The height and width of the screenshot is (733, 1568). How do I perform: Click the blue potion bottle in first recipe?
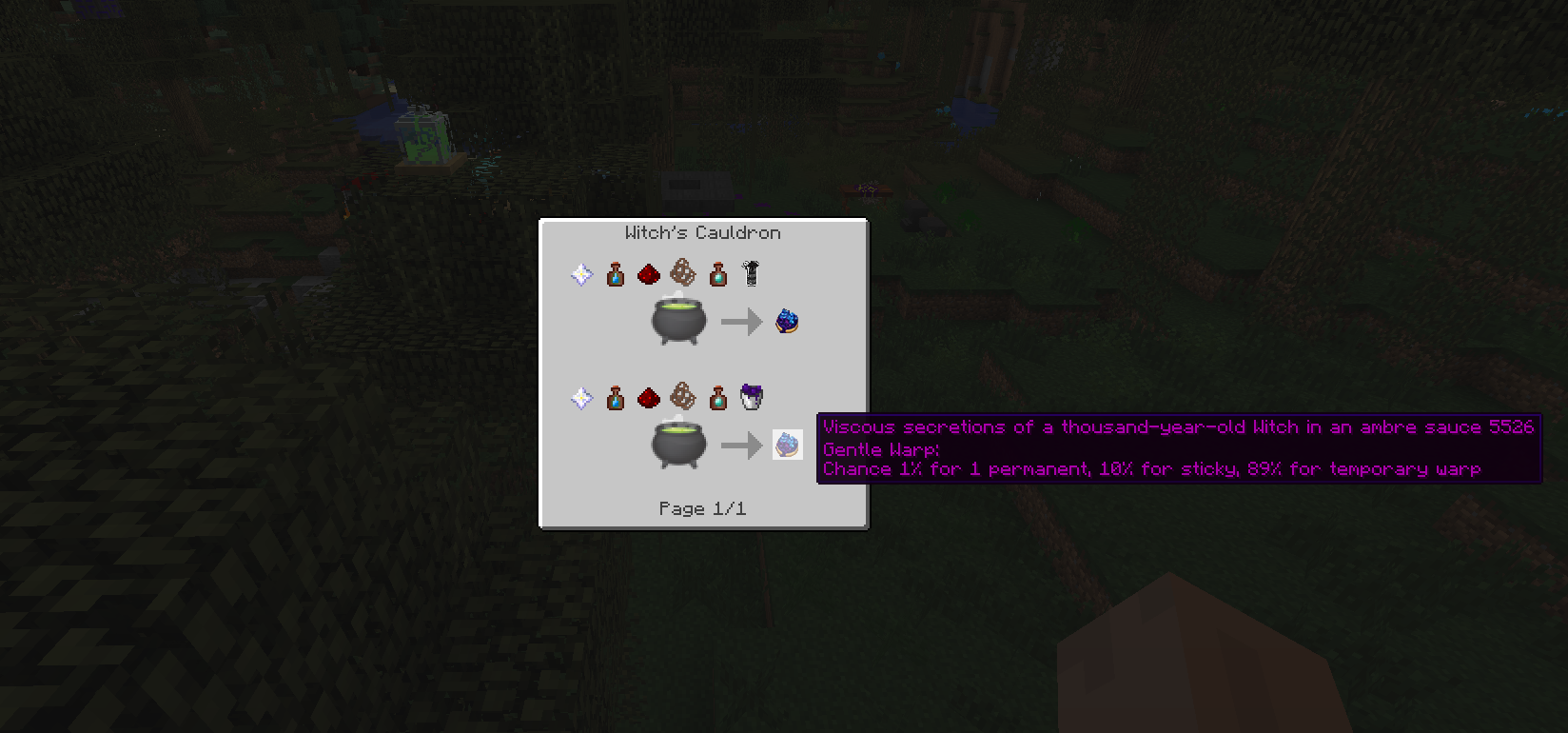pos(615,274)
